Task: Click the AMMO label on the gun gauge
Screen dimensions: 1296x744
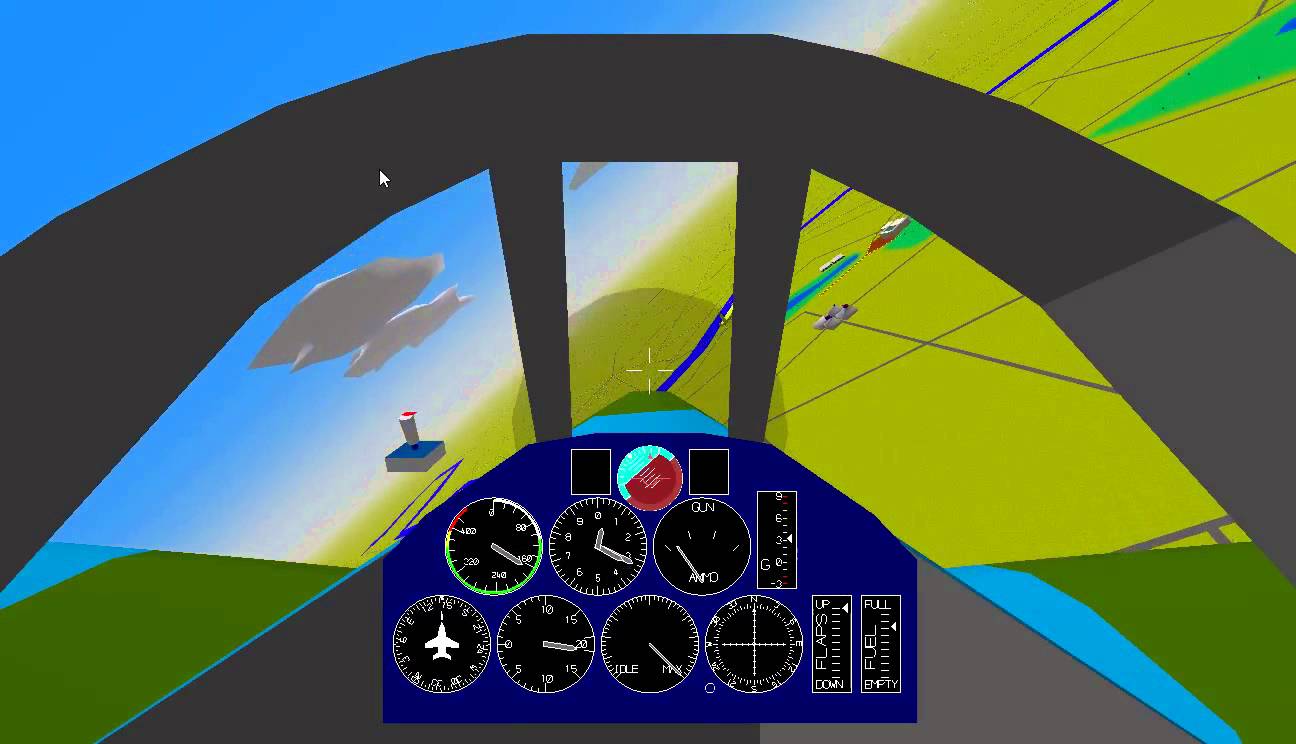Action: point(703,576)
